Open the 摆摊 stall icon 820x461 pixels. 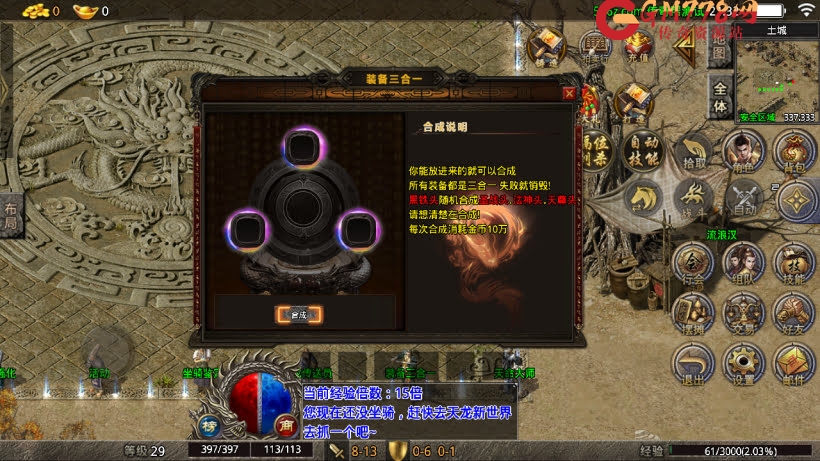[x=694, y=312]
